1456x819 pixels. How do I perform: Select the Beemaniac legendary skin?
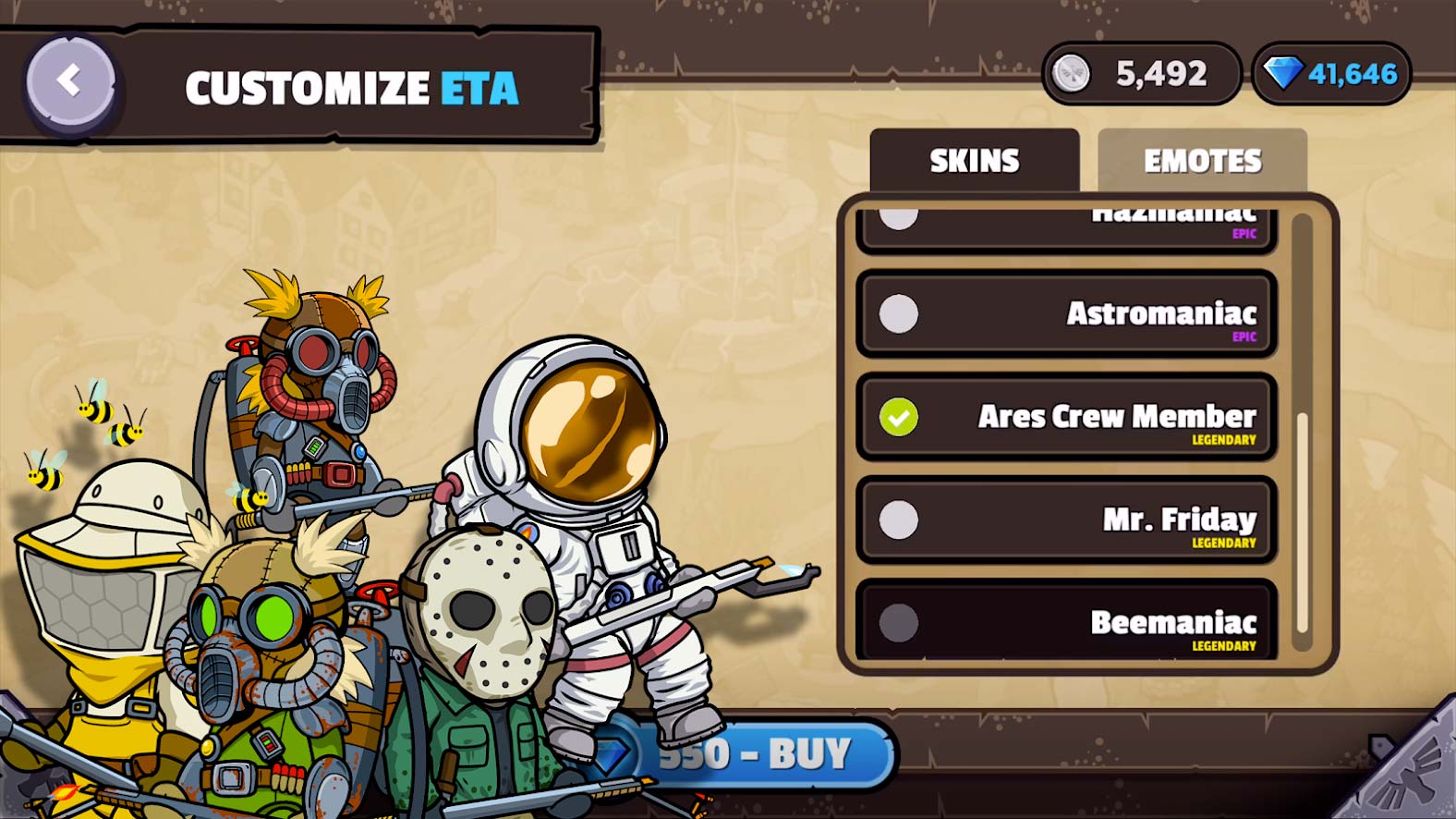pos(1066,621)
